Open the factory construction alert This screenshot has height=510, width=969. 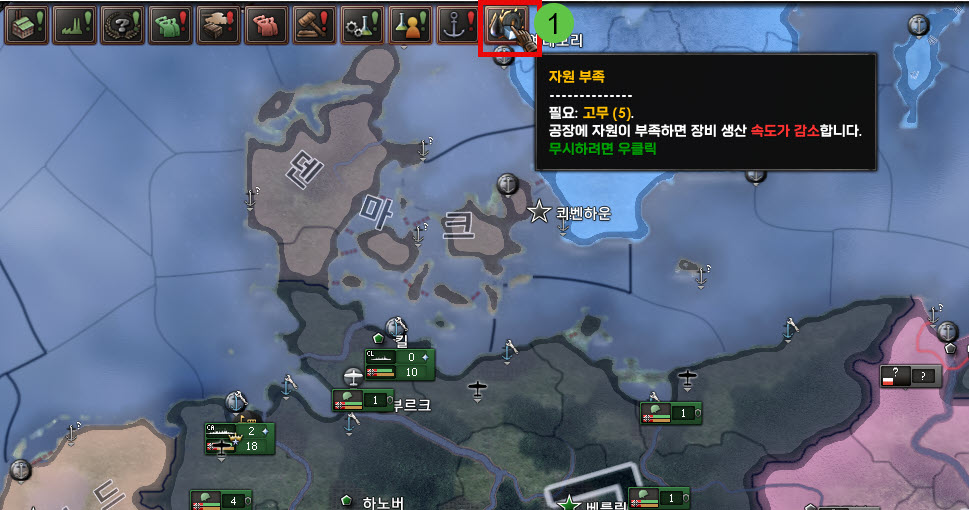pos(27,24)
